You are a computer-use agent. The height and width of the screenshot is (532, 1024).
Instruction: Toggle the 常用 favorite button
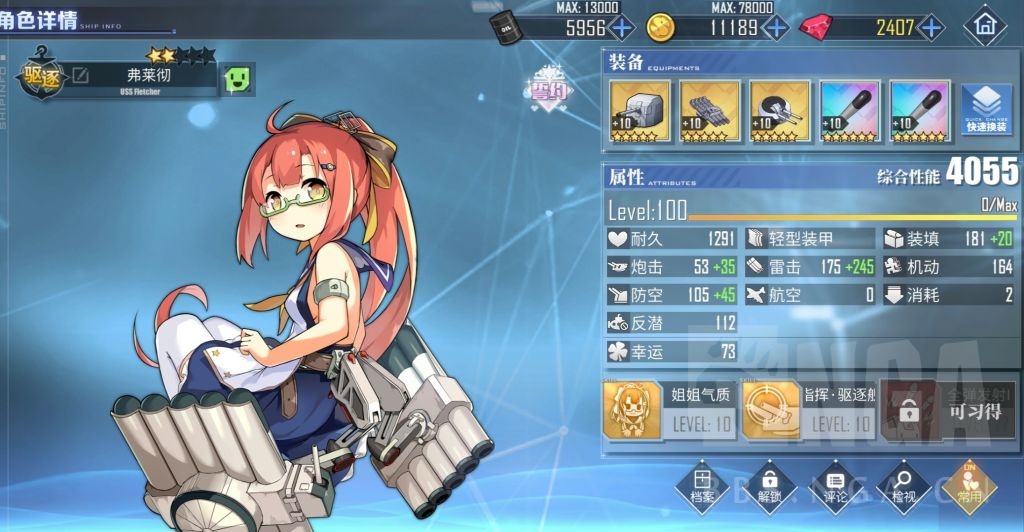(968, 484)
